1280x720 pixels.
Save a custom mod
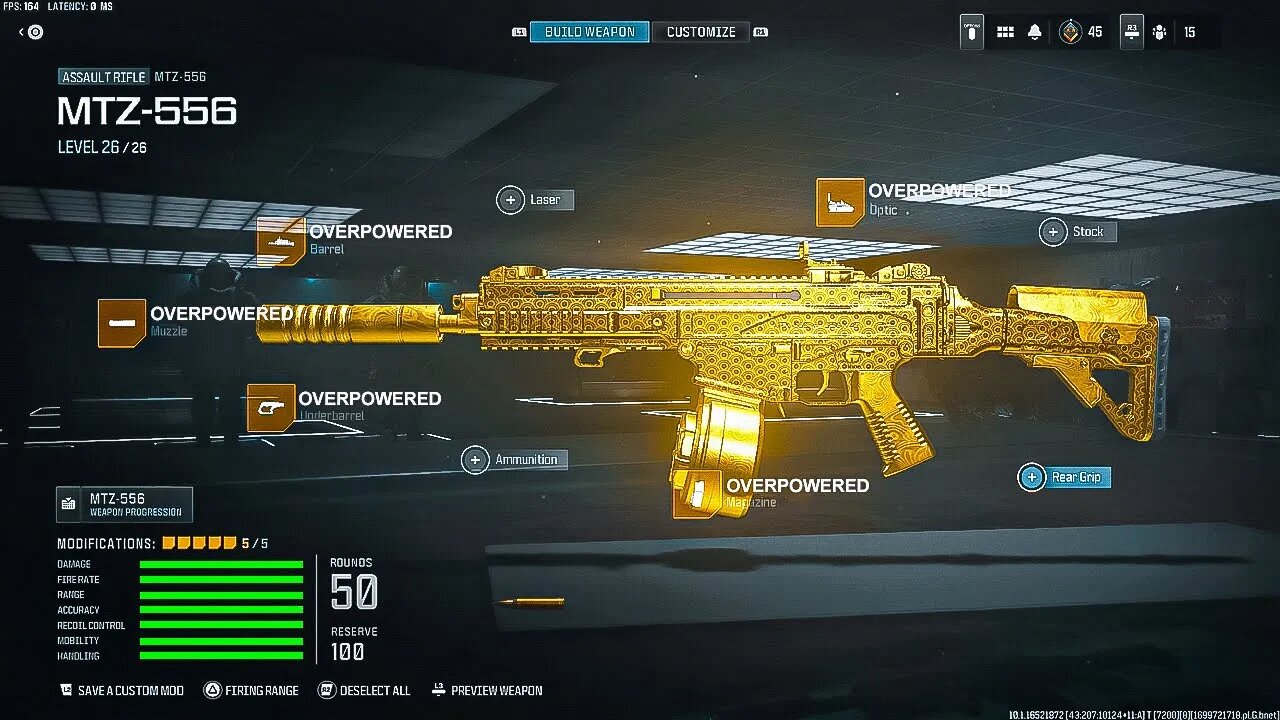tap(121, 690)
